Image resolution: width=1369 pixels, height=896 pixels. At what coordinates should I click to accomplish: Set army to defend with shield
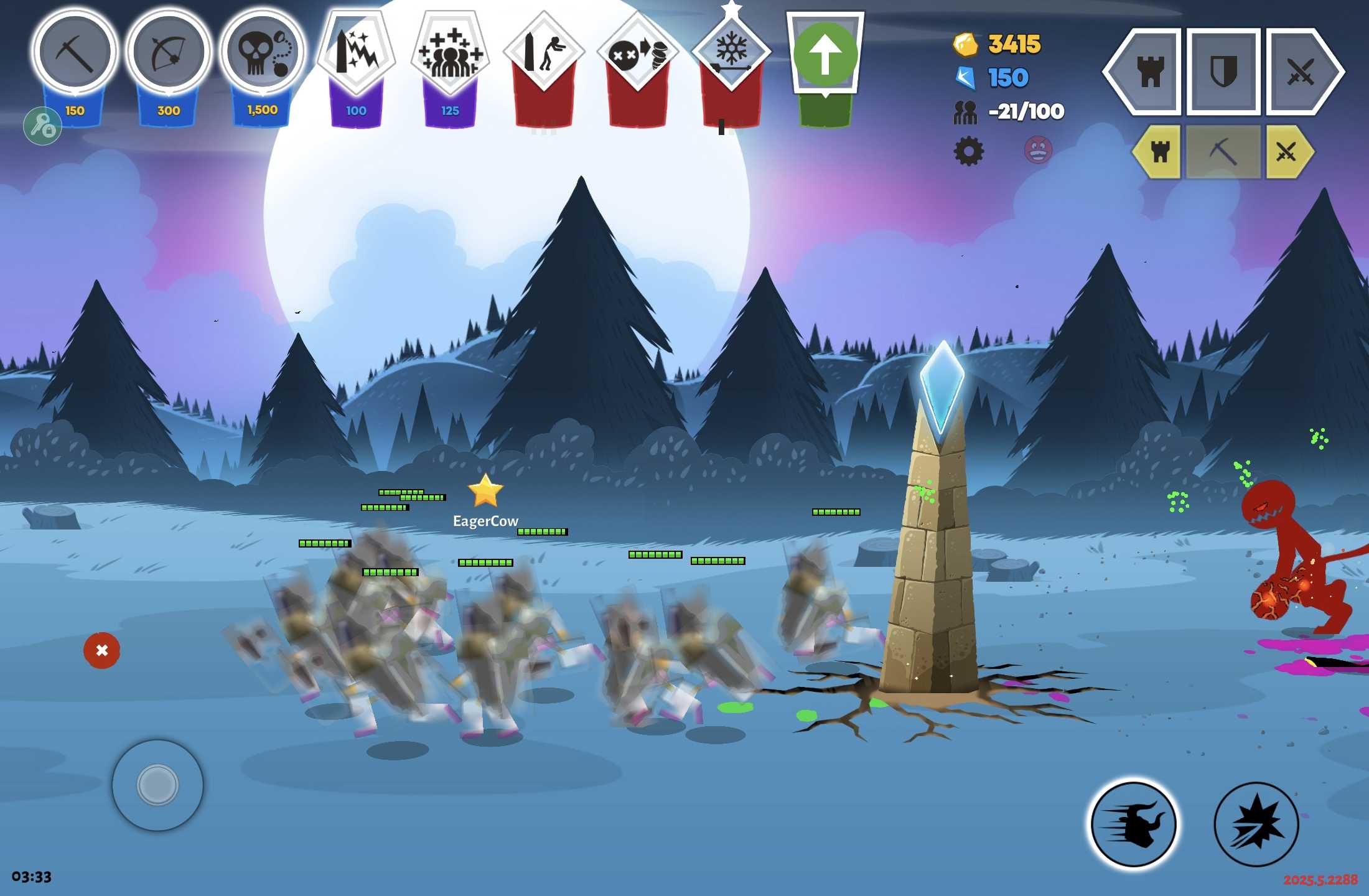(x=1223, y=72)
